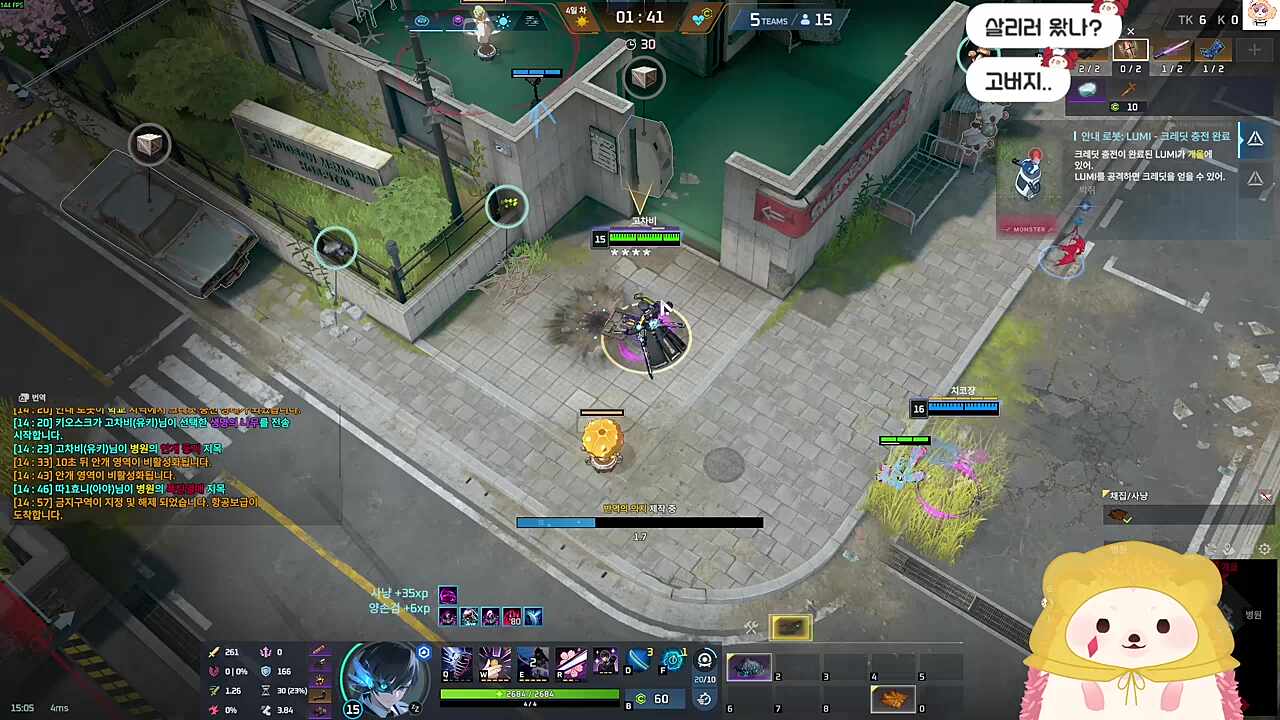Image resolution: width=1280 pixels, height=720 pixels.
Task: Click the Zz rest indicator on the portrait
Action: pyautogui.click(x=415, y=707)
